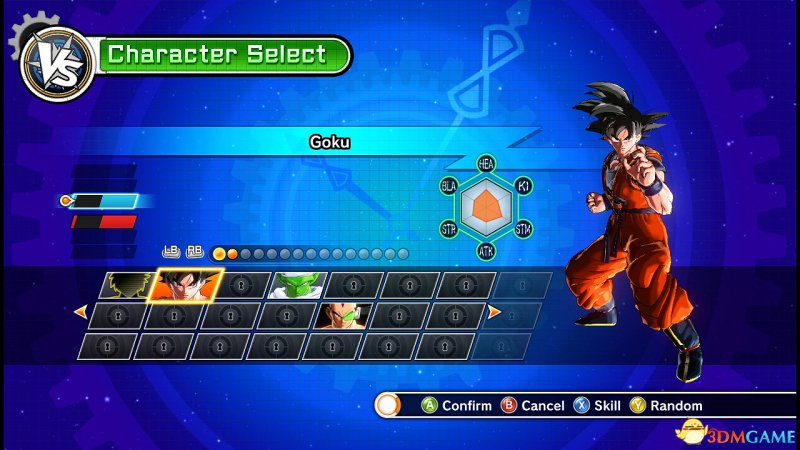Screen dimensions: 800x450
Task: Show next roster page with right arrow
Action: 493,313
